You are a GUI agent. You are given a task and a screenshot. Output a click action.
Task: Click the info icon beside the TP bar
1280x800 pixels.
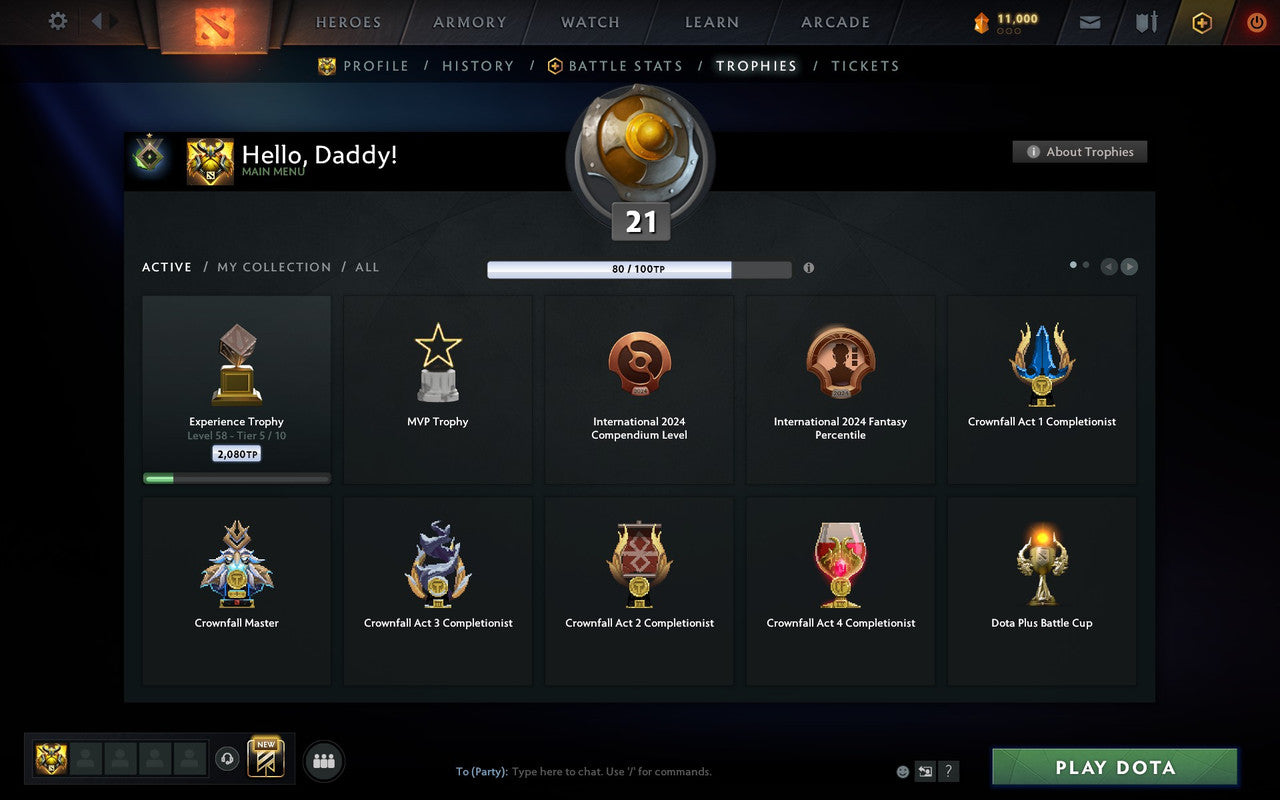pos(809,268)
